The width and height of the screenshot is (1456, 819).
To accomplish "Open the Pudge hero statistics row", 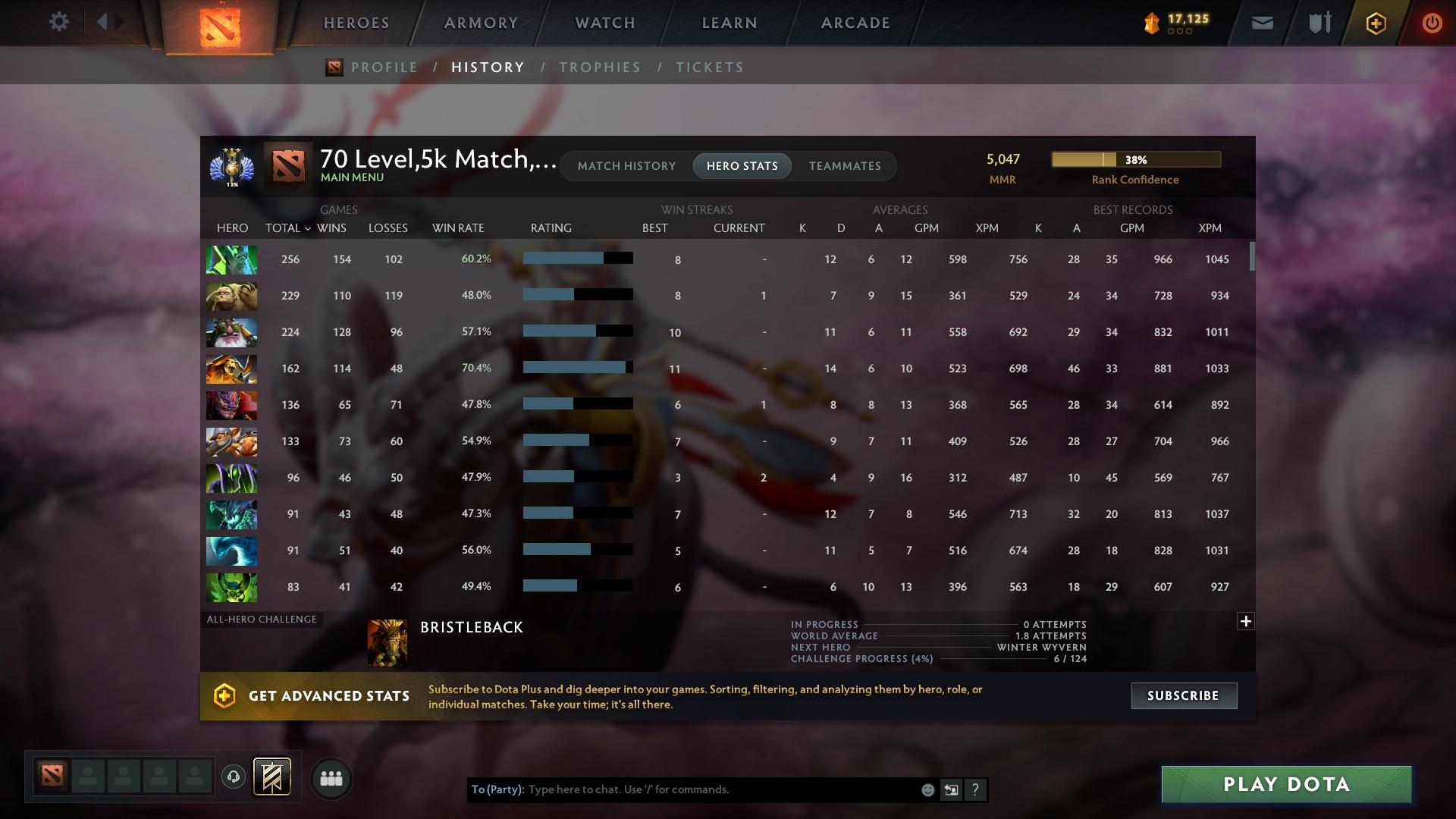I will (231, 296).
